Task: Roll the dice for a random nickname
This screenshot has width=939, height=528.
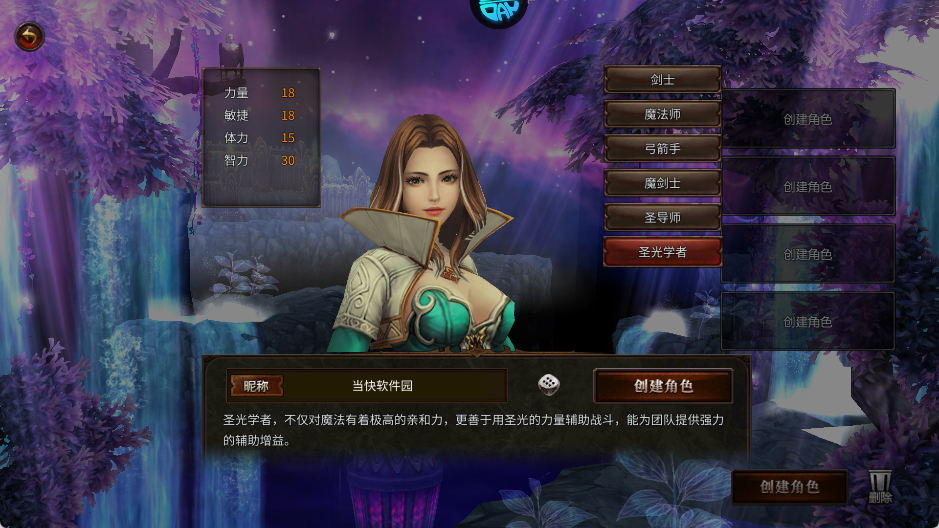Action: coord(549,384)
